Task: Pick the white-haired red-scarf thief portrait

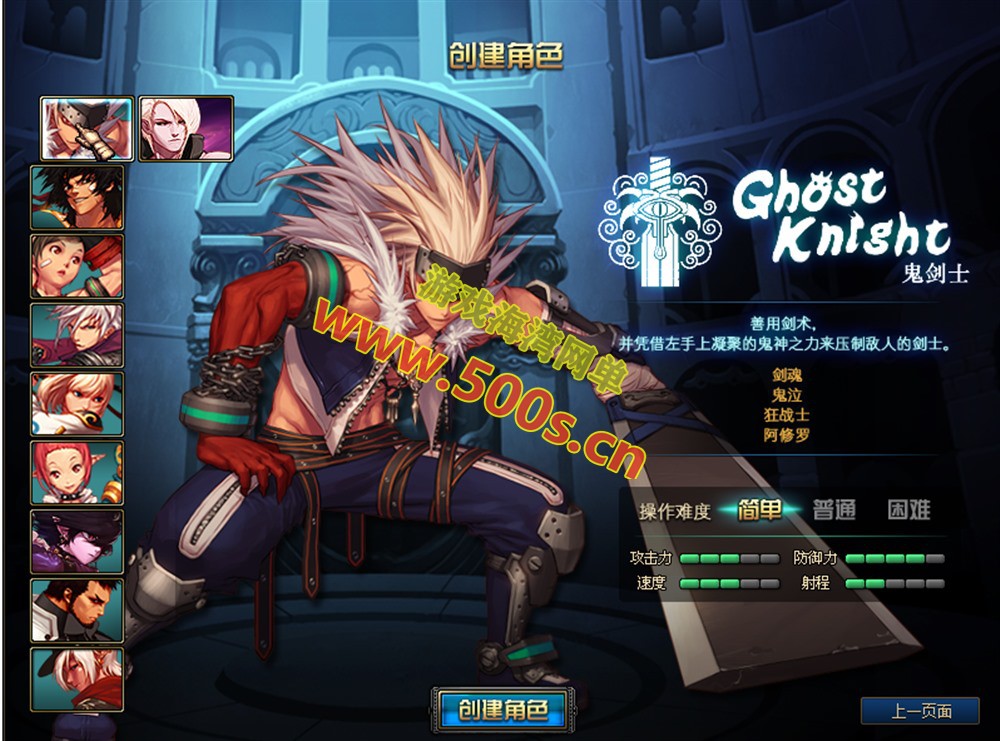Action: (77, 679)
